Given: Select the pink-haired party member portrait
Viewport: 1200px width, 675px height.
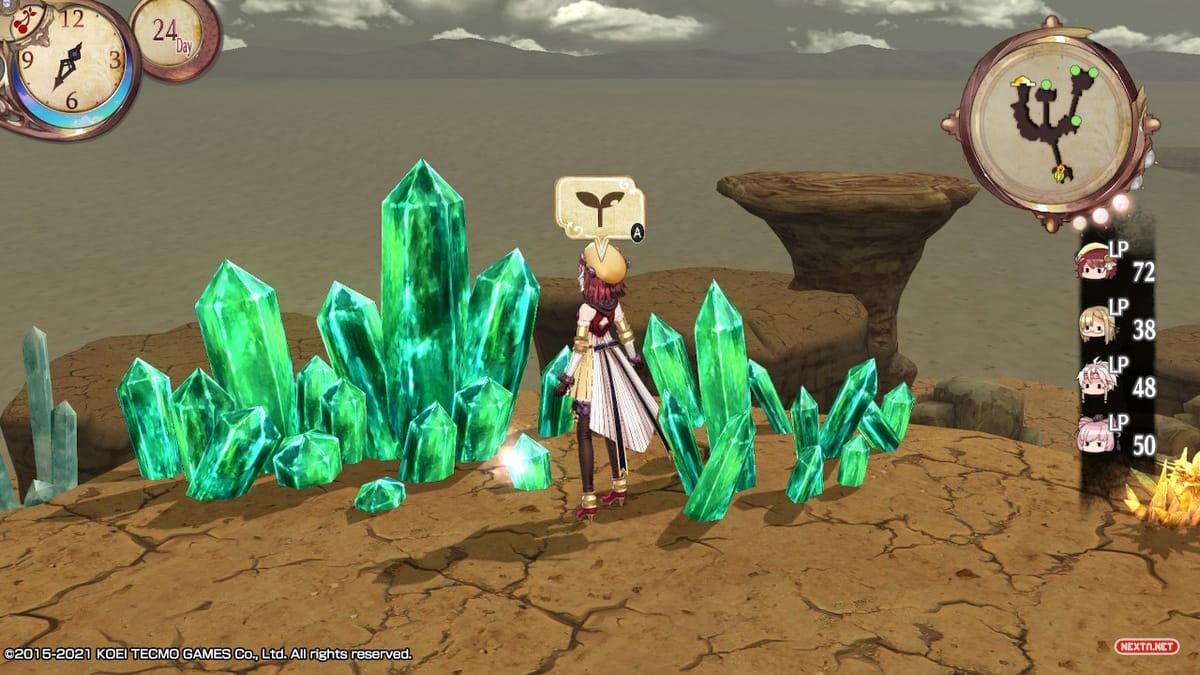Looking at the screenshot, I should click(x=1095, y=434).
